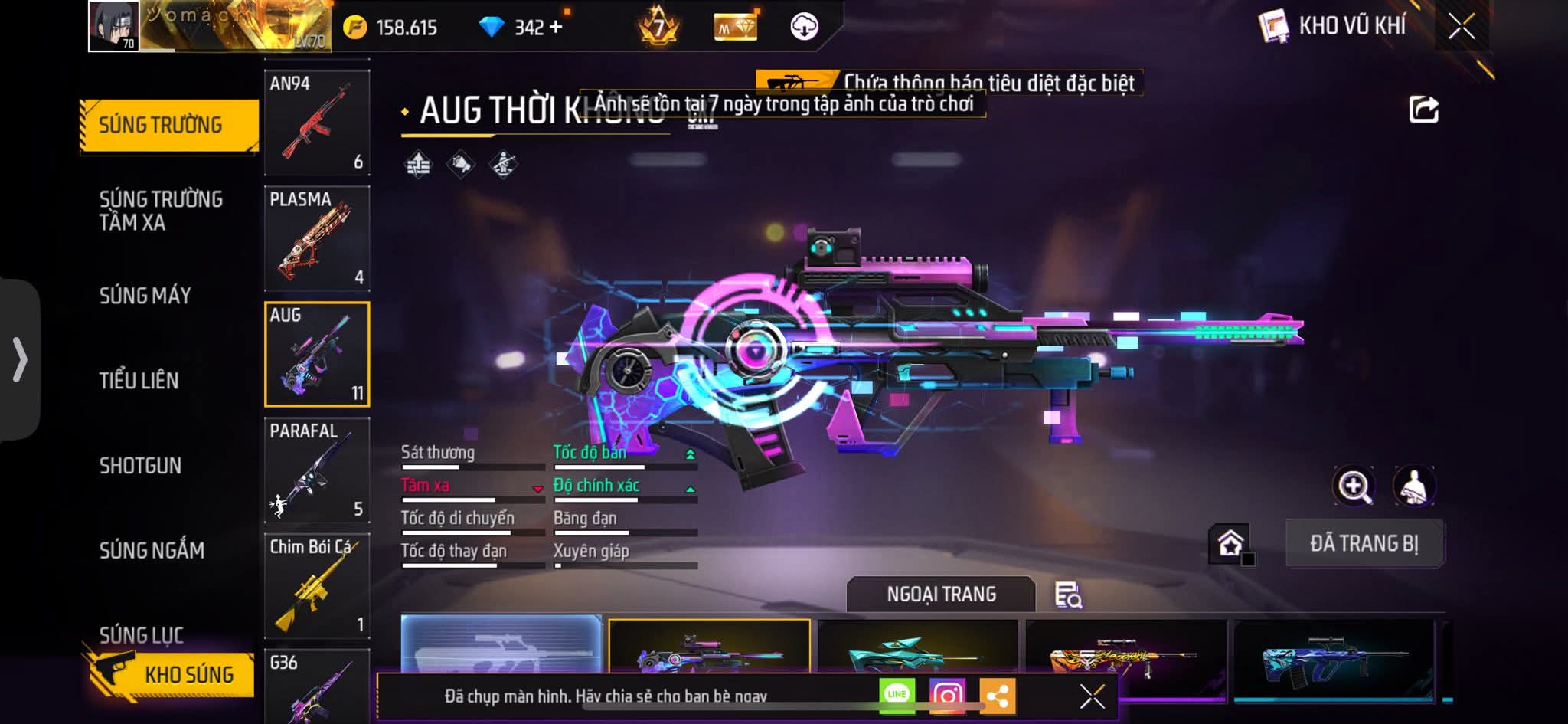Select the Chim Bói Cá weapon tile
This screenshot has height=724, width=1568.
(x=317, y=586)
